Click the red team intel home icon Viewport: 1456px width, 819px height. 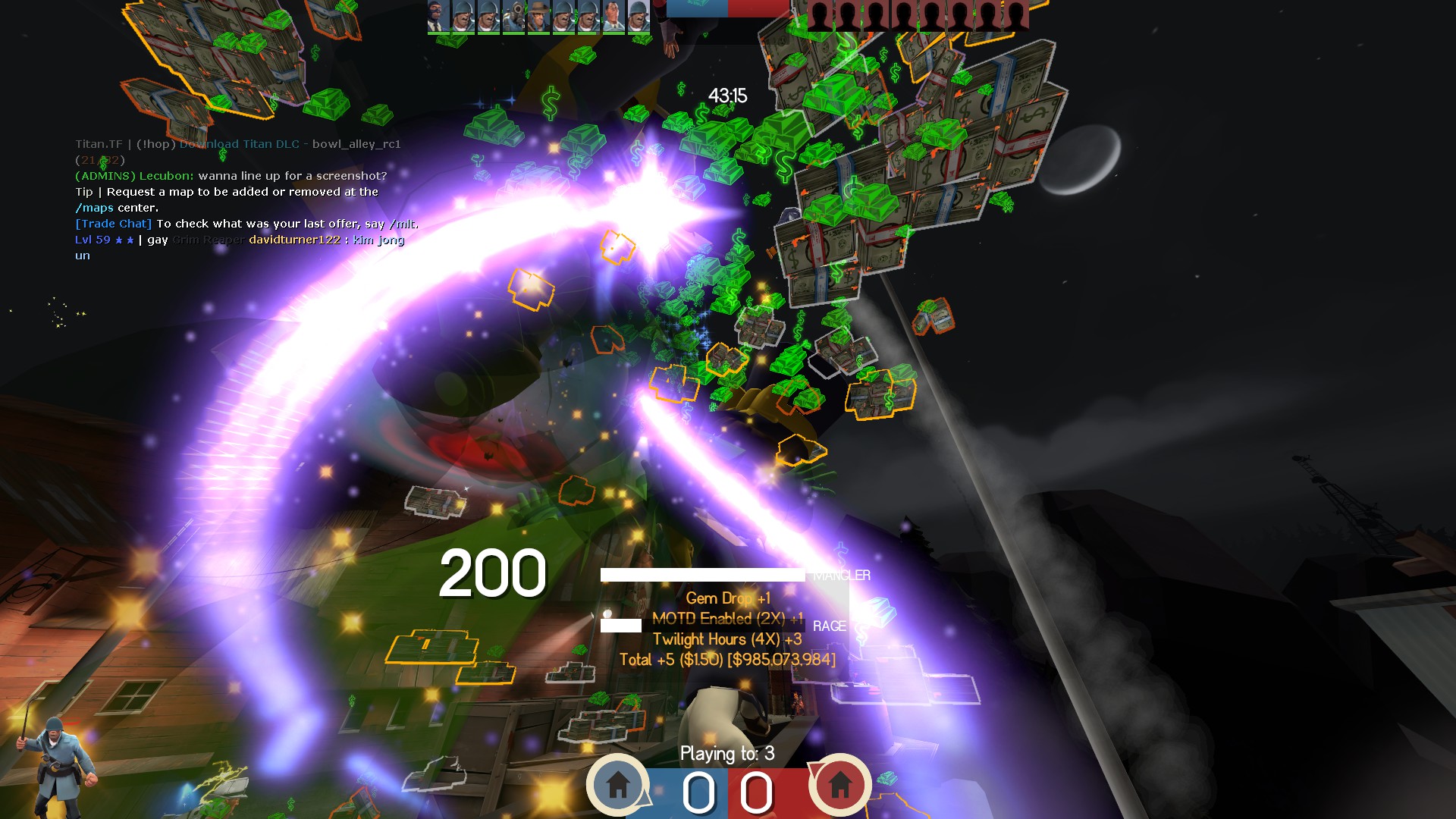[839, 784]
